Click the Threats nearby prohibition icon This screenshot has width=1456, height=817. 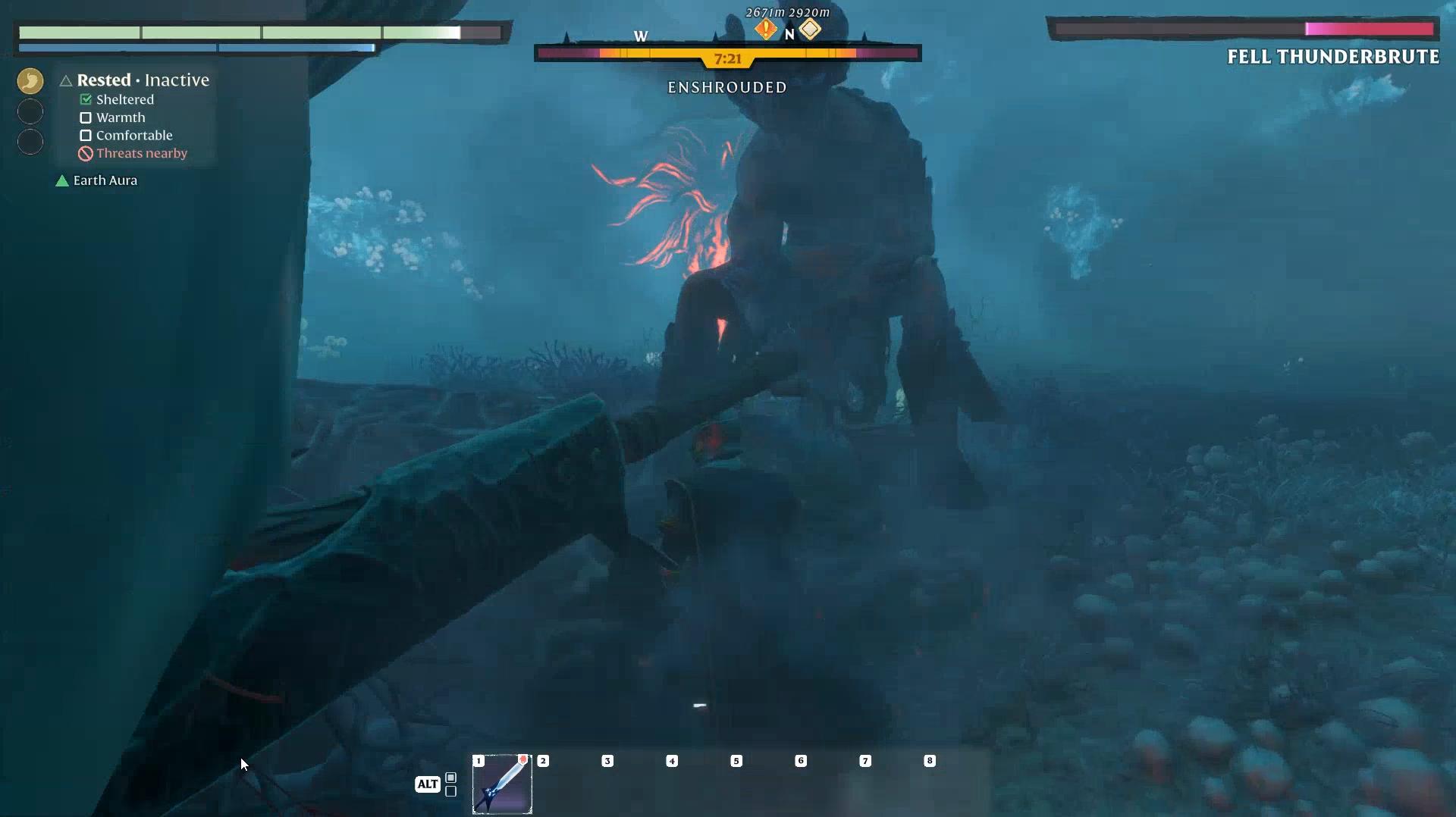[84, 153]
